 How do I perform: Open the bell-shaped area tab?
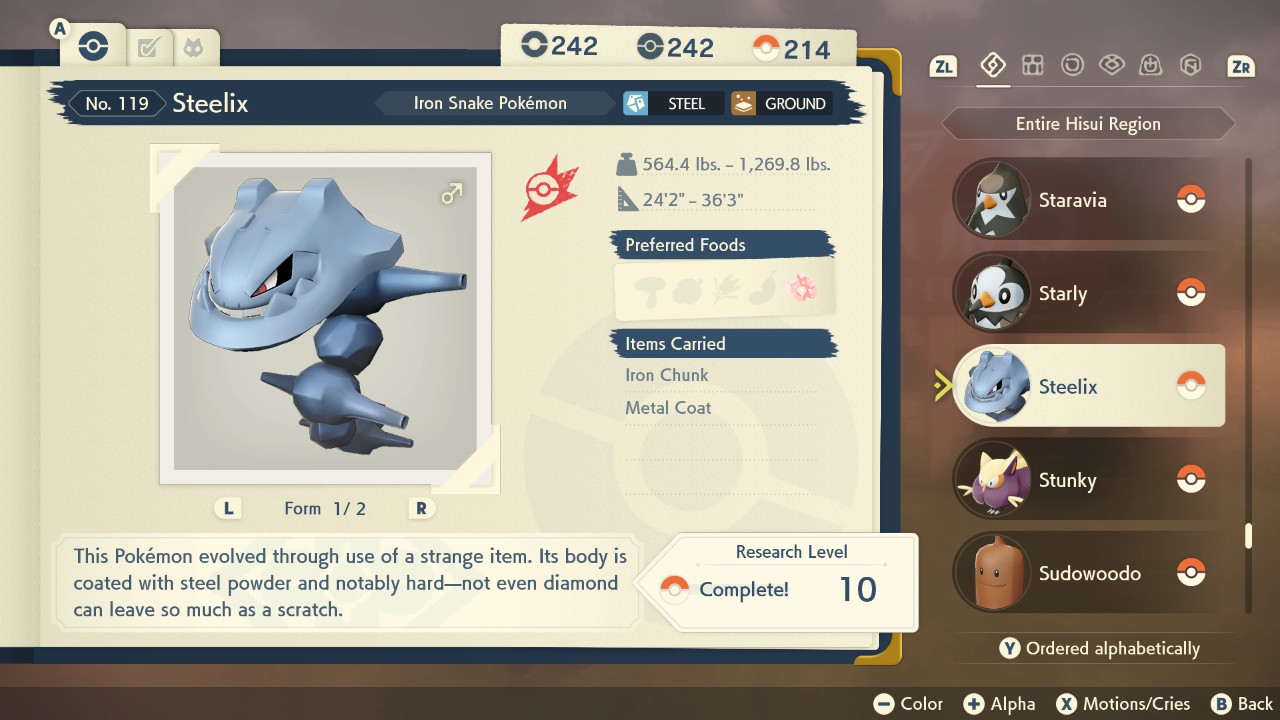click(1150, 66)
